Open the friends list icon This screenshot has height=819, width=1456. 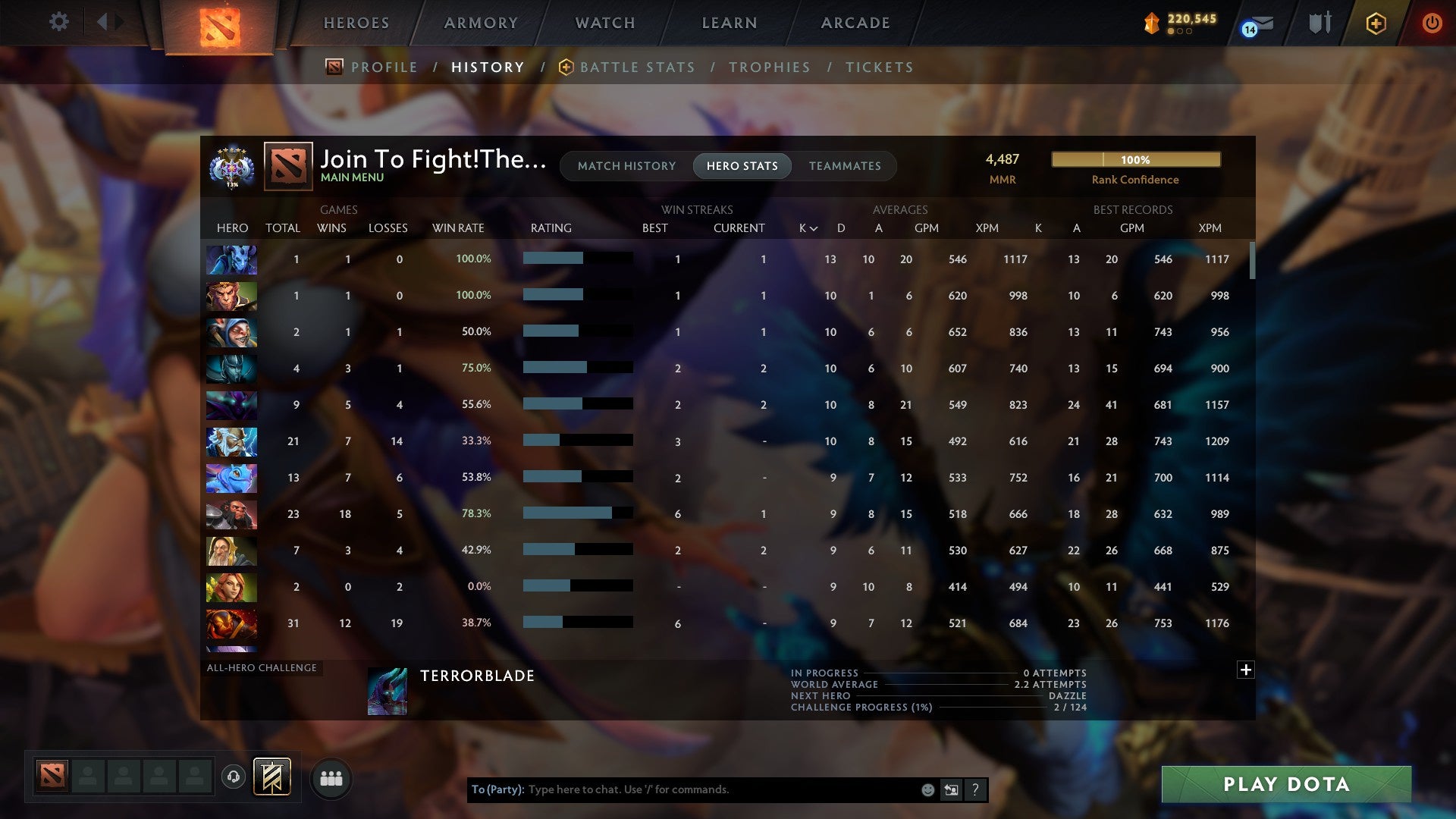click(x=331, y=777)
